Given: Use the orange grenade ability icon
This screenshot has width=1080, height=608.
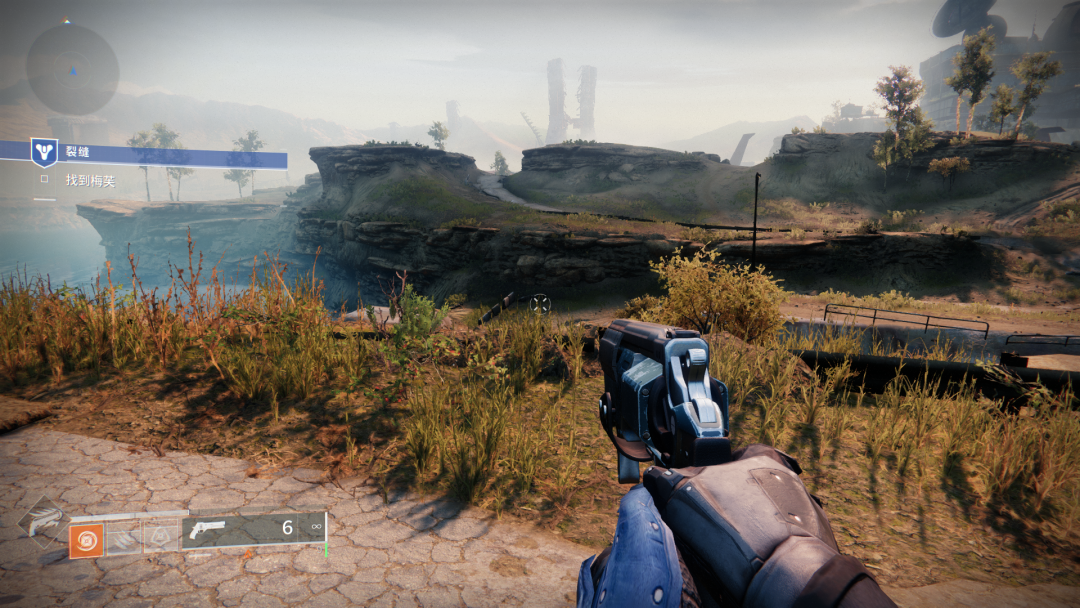Looking at the screenshot, I should point(86,540).
